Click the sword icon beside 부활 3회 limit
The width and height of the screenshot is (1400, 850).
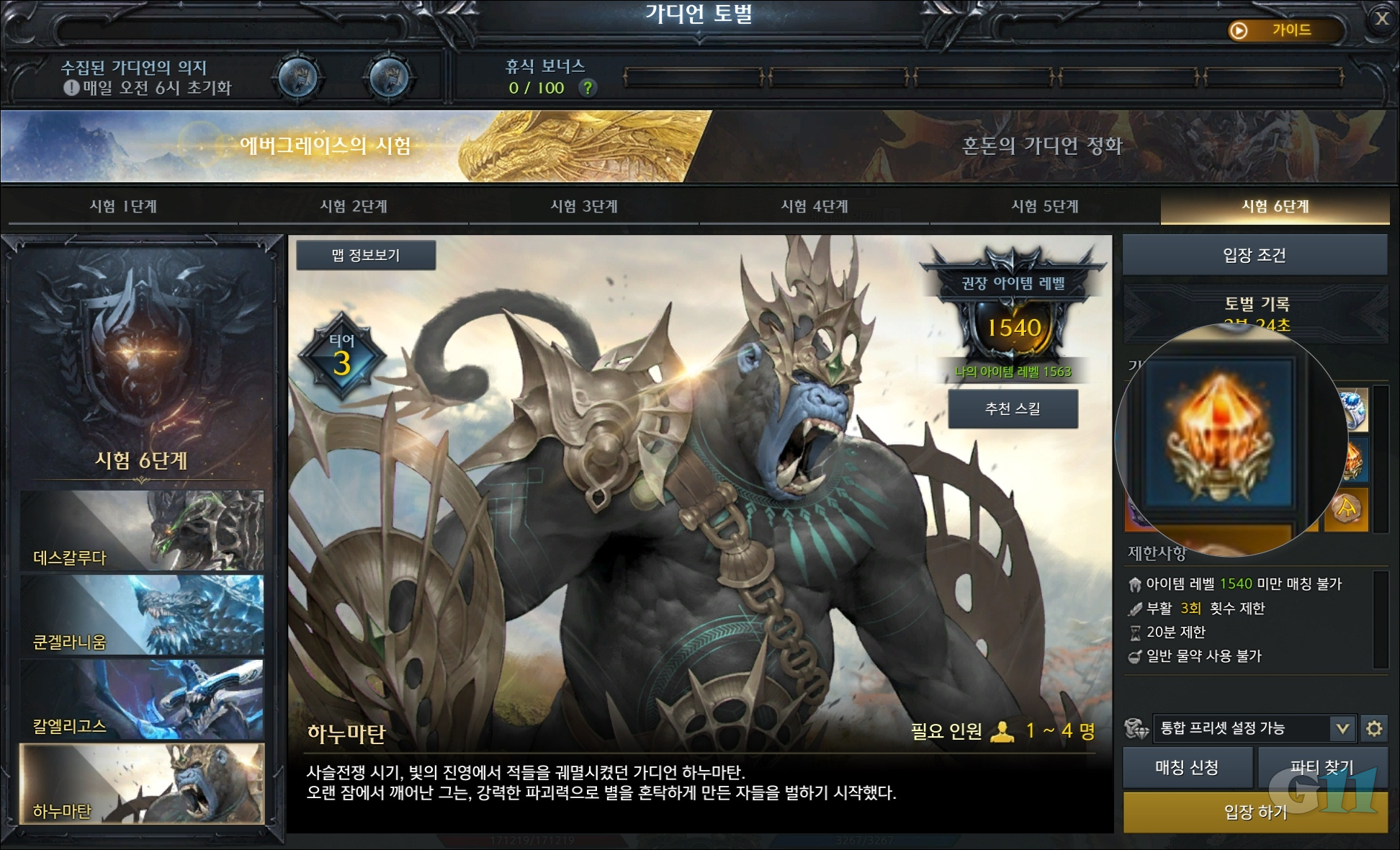click(1135, 609)
